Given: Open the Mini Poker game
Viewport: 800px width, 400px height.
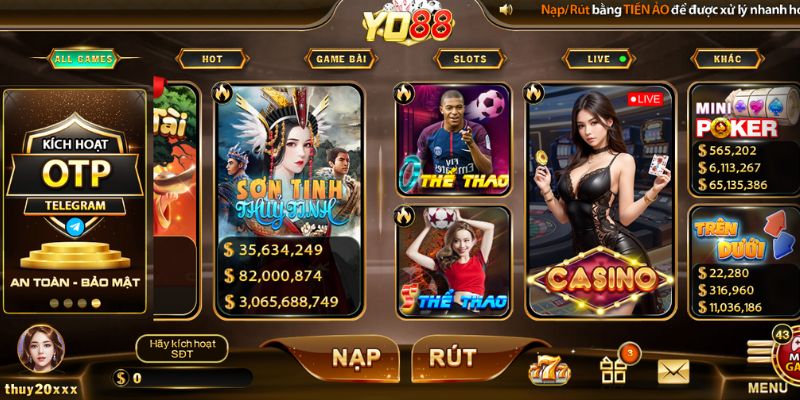Looking at the screenshot, I should tap(742, 138).
